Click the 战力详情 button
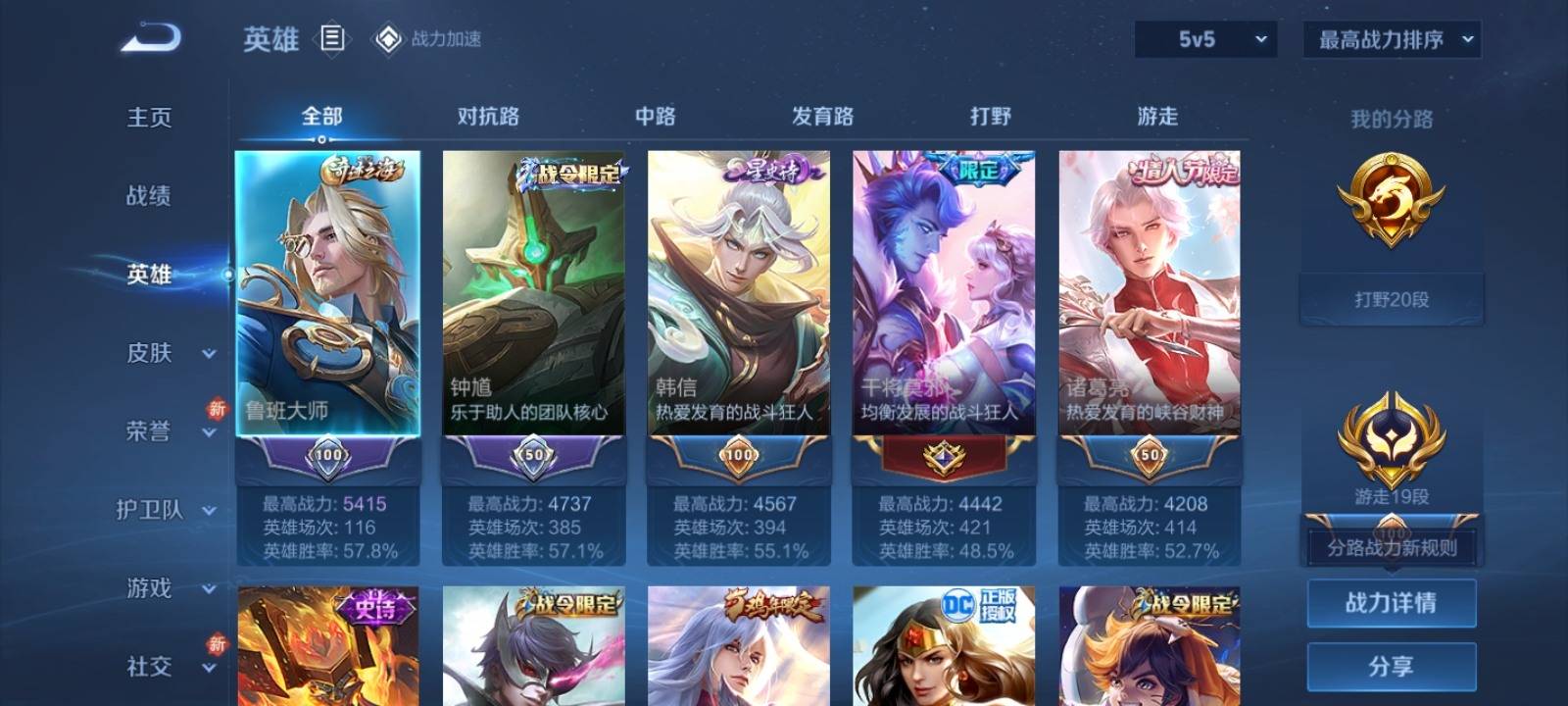The width and height of the screenshot is (1568, 706). point(1392,602)
